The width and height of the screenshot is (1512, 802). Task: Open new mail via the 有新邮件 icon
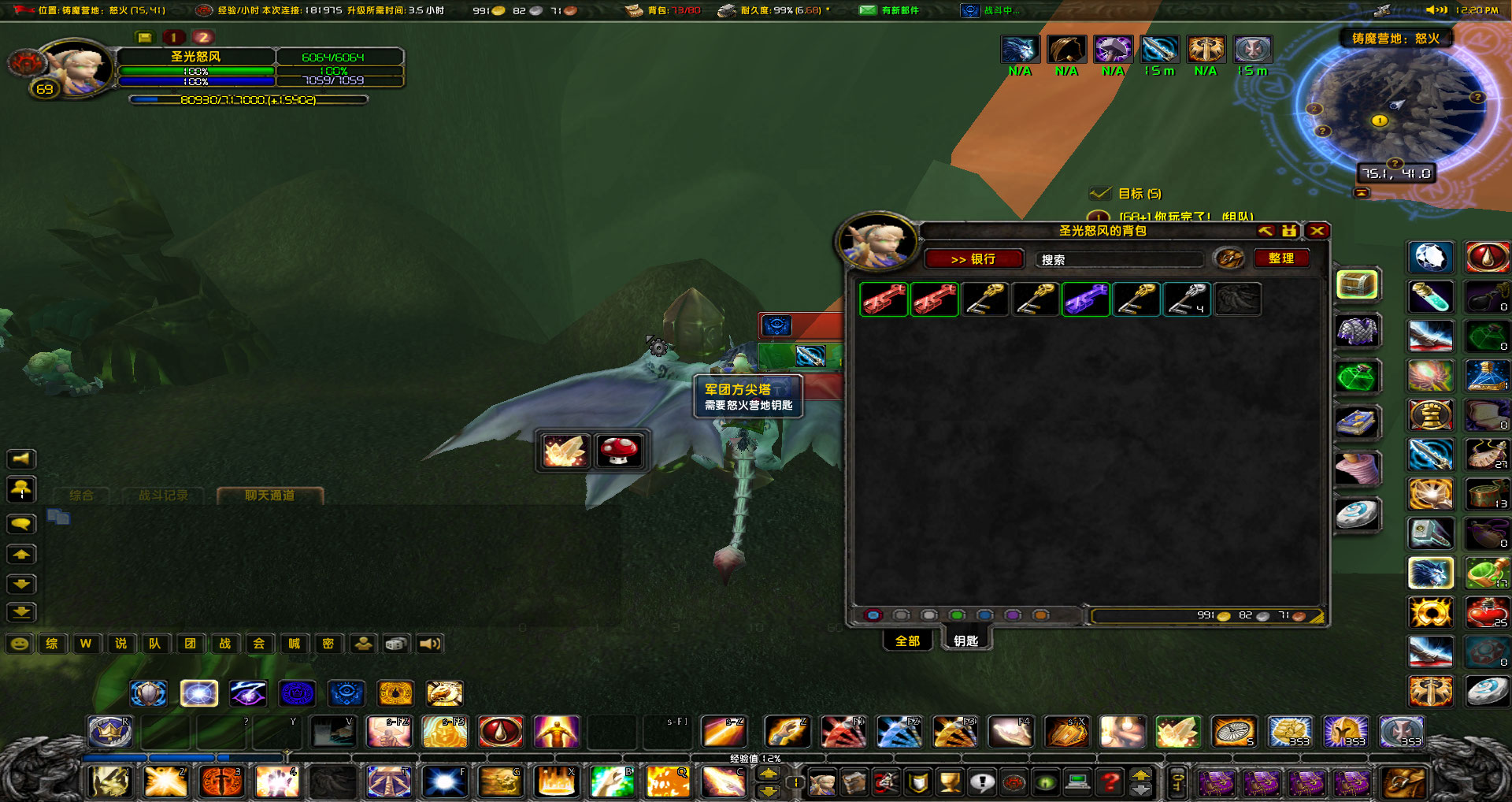click(x=869, y=11)
